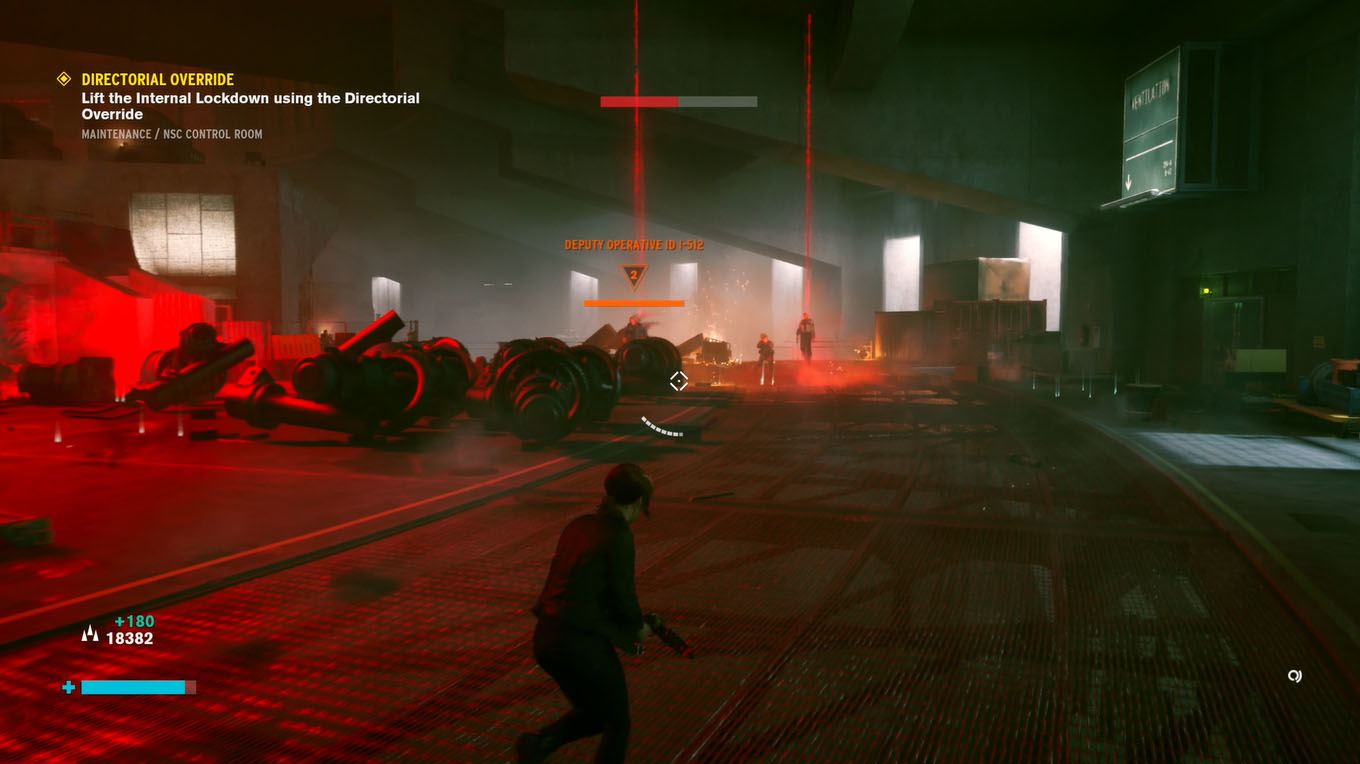The image size is (1360, 764).
Task: Click the yellow objective diamond icon
Action: pyautogui.click(x=63, y=79)
